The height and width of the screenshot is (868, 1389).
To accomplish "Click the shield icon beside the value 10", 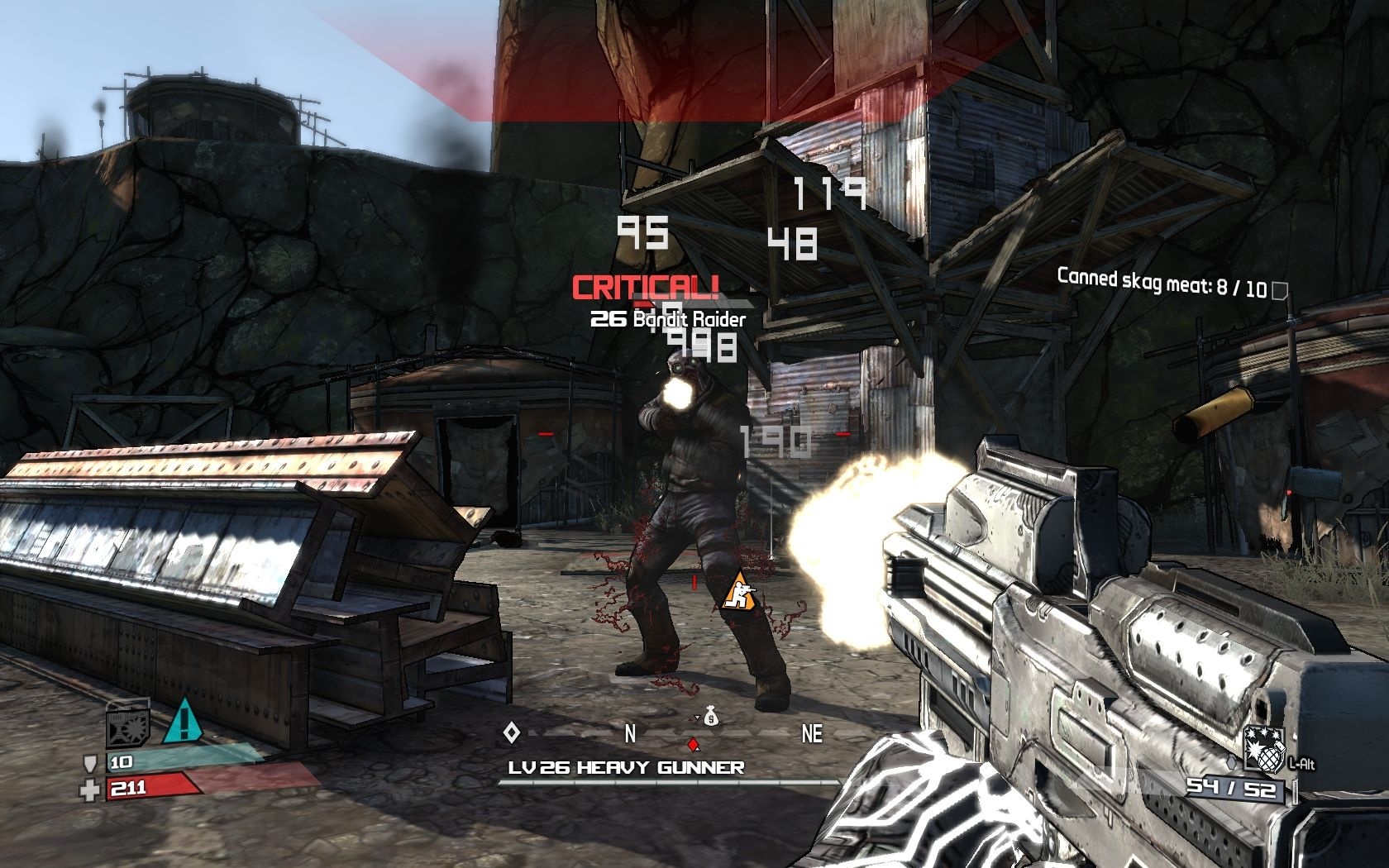I will click(91, 764).
